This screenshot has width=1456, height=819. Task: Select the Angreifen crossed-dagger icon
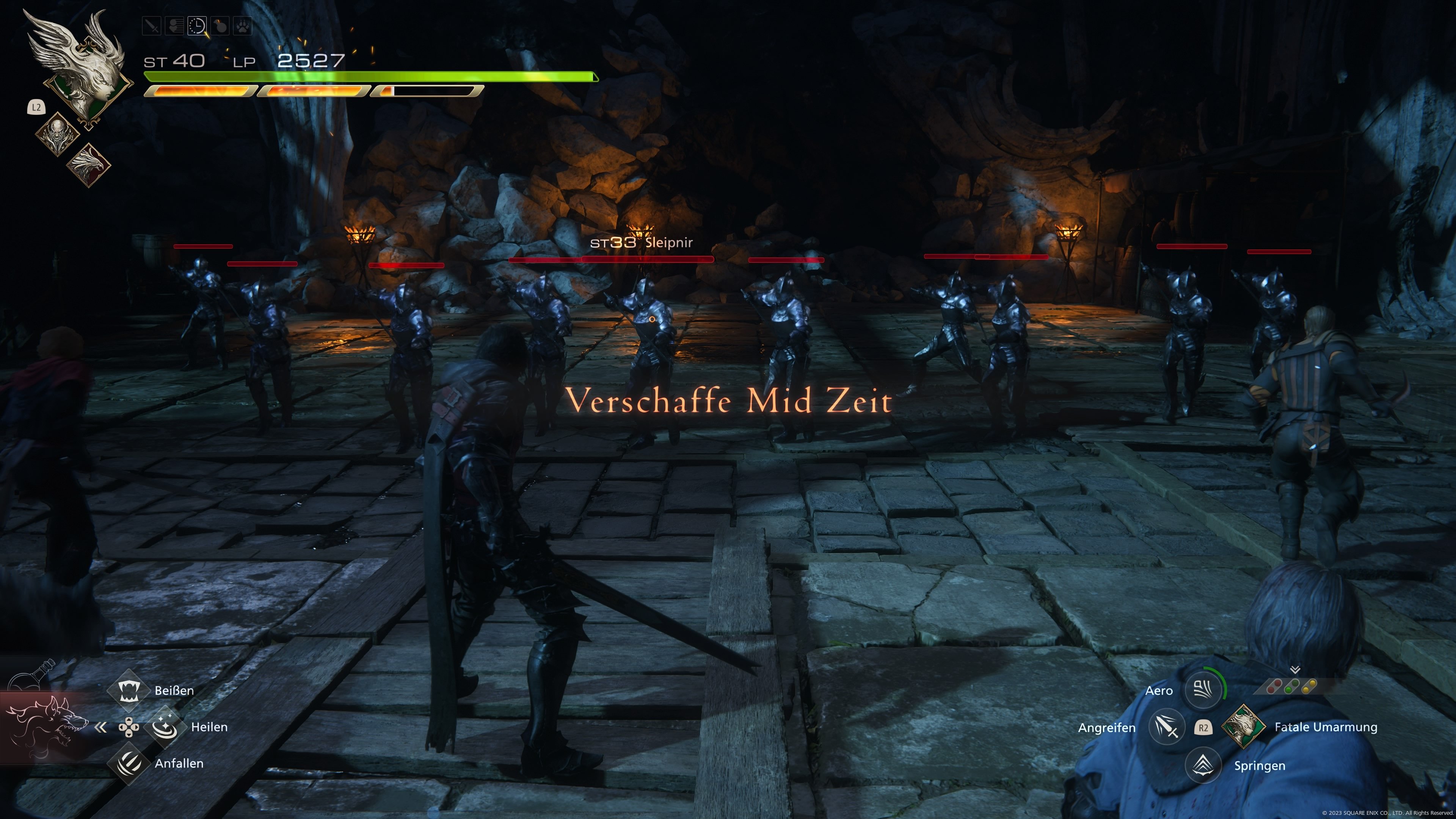pyautogui.click(x=1168, y=728)
